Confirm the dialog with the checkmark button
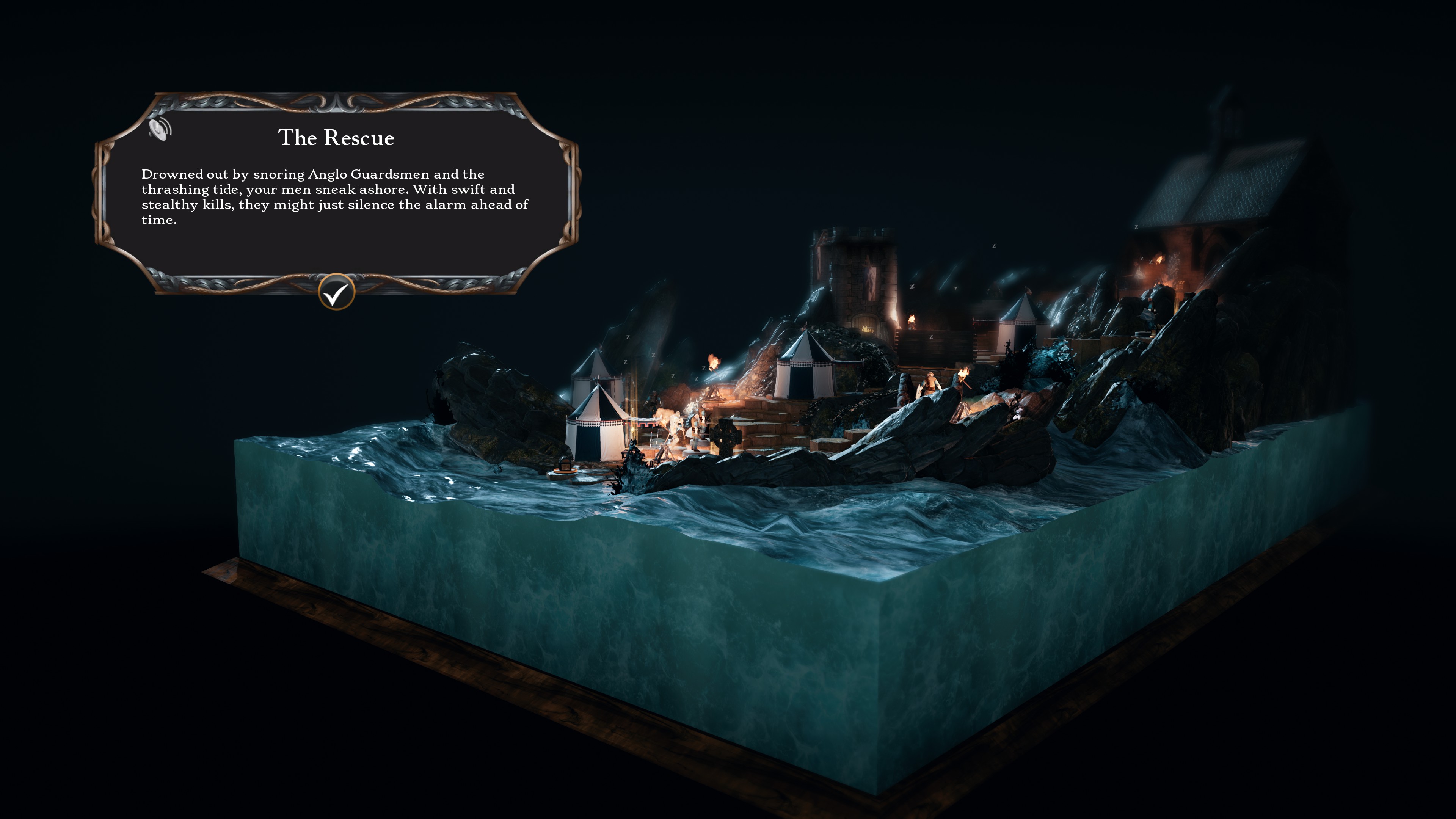This screenshot has height=819, width=1456. (336, 292)
